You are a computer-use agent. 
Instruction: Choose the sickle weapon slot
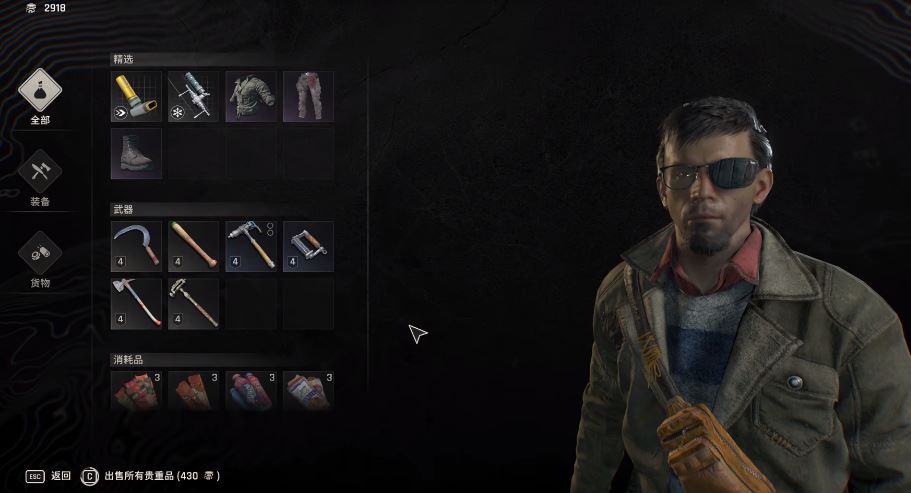(136, 246)
